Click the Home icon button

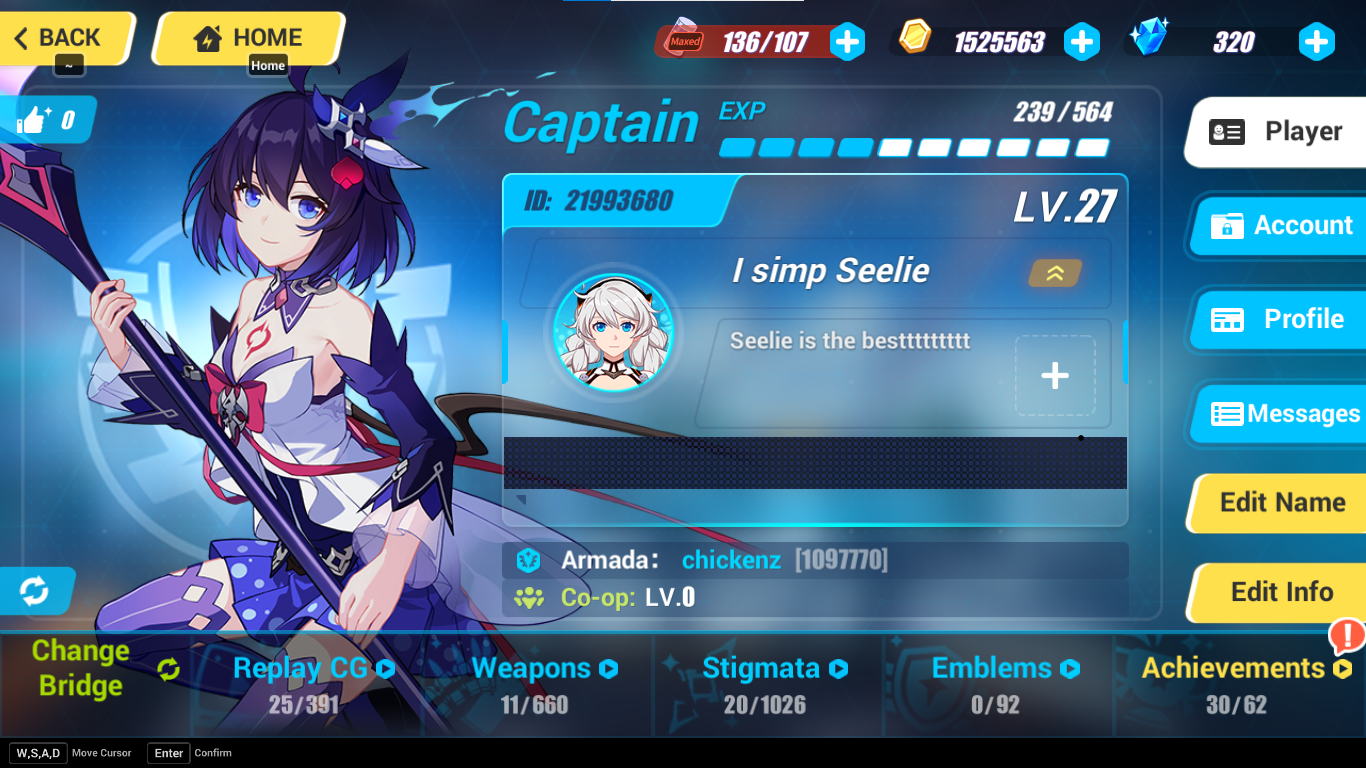pos(210,37)
